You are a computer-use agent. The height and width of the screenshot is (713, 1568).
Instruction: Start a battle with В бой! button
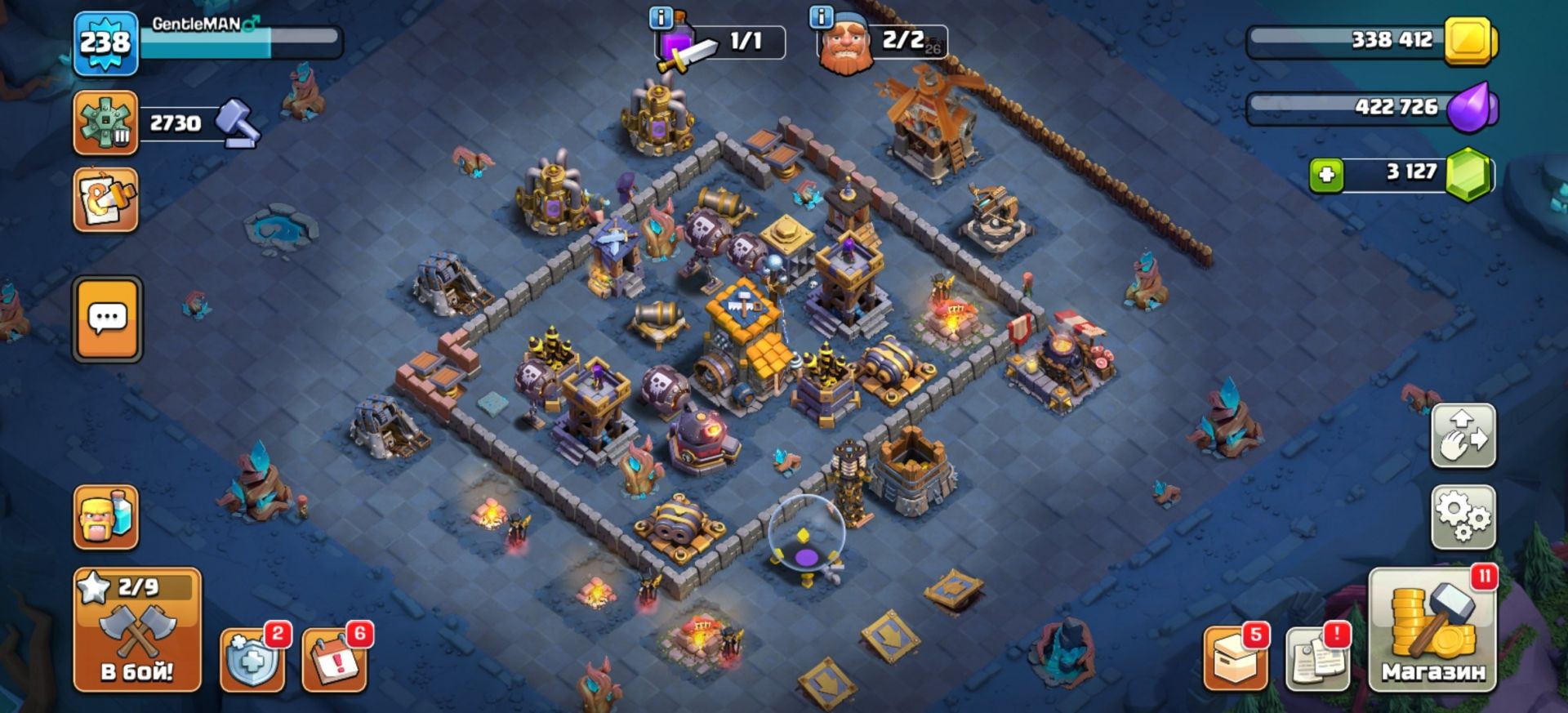tap(137, 631)
